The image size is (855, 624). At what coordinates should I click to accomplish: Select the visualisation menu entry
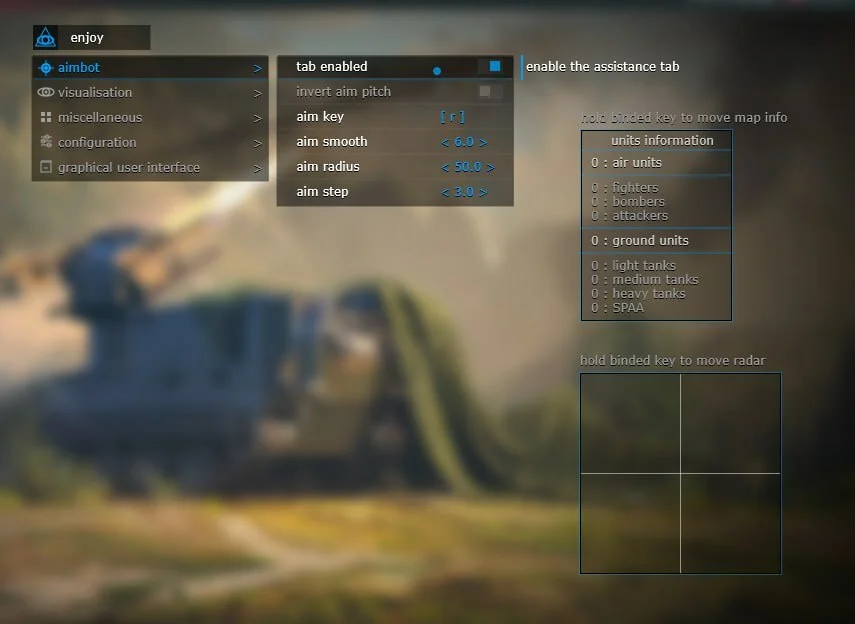150,93
